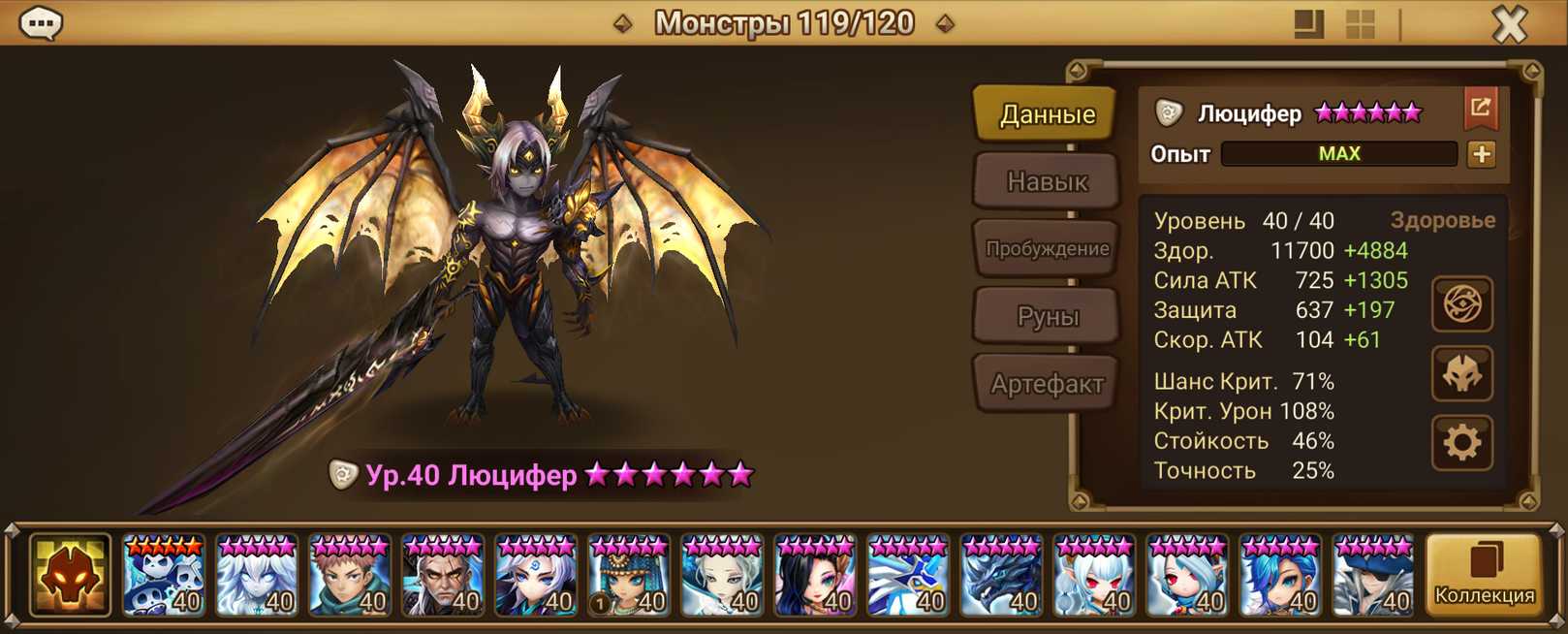Click the glowing demon mask filter icon
The height and width of the screenshot is (634, 1568).
point(70,576)
